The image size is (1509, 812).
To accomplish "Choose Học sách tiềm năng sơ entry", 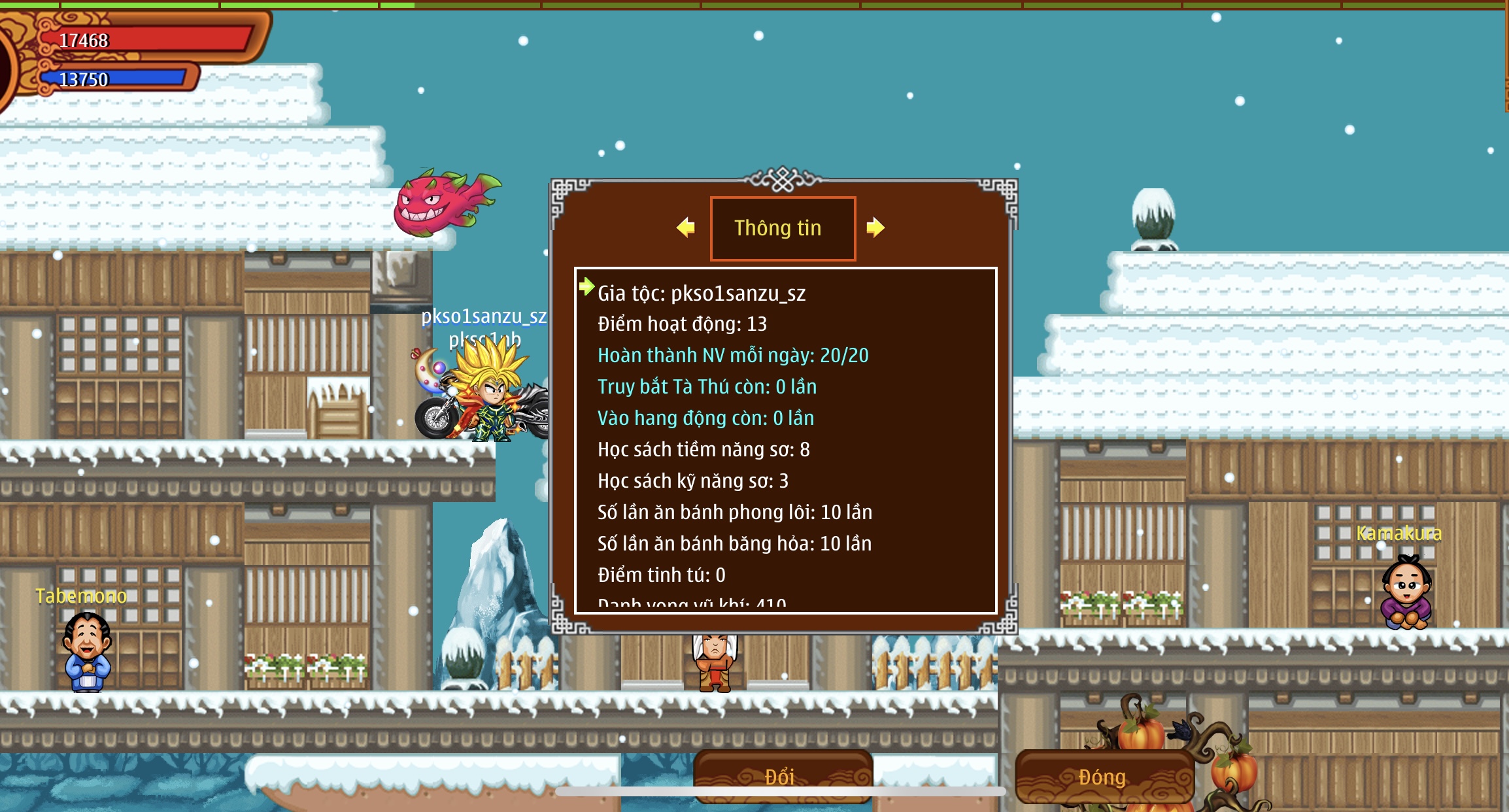I will pos(704,449).
